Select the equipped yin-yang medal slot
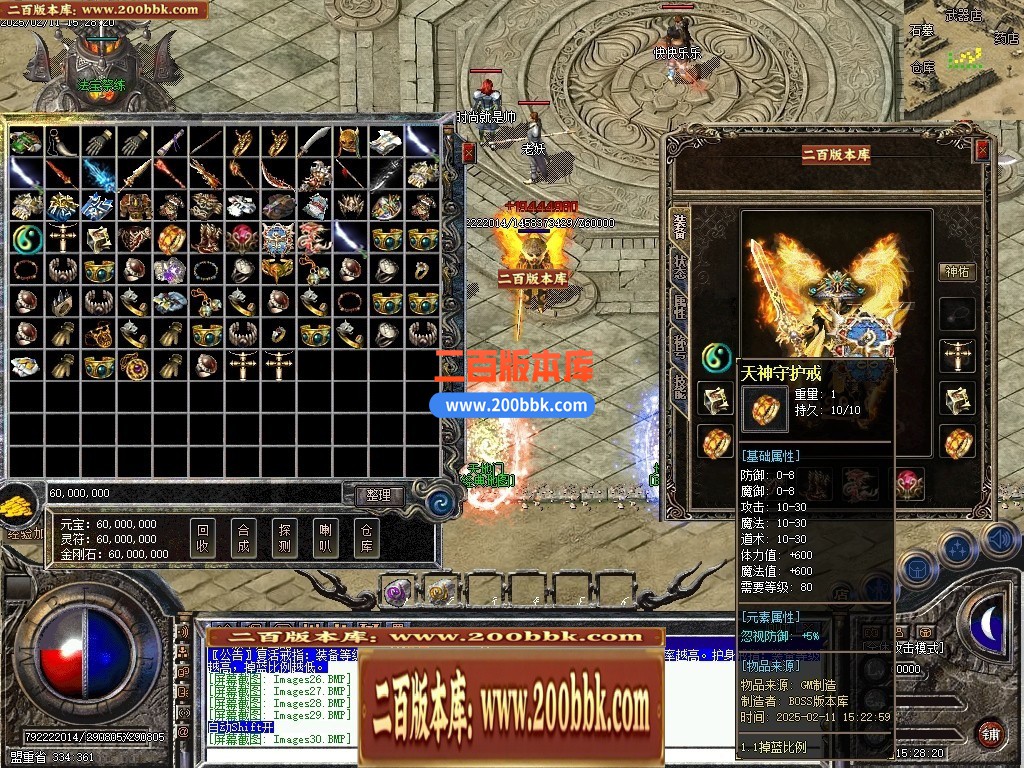This screenshot has width=1024, height=768. 715,356
